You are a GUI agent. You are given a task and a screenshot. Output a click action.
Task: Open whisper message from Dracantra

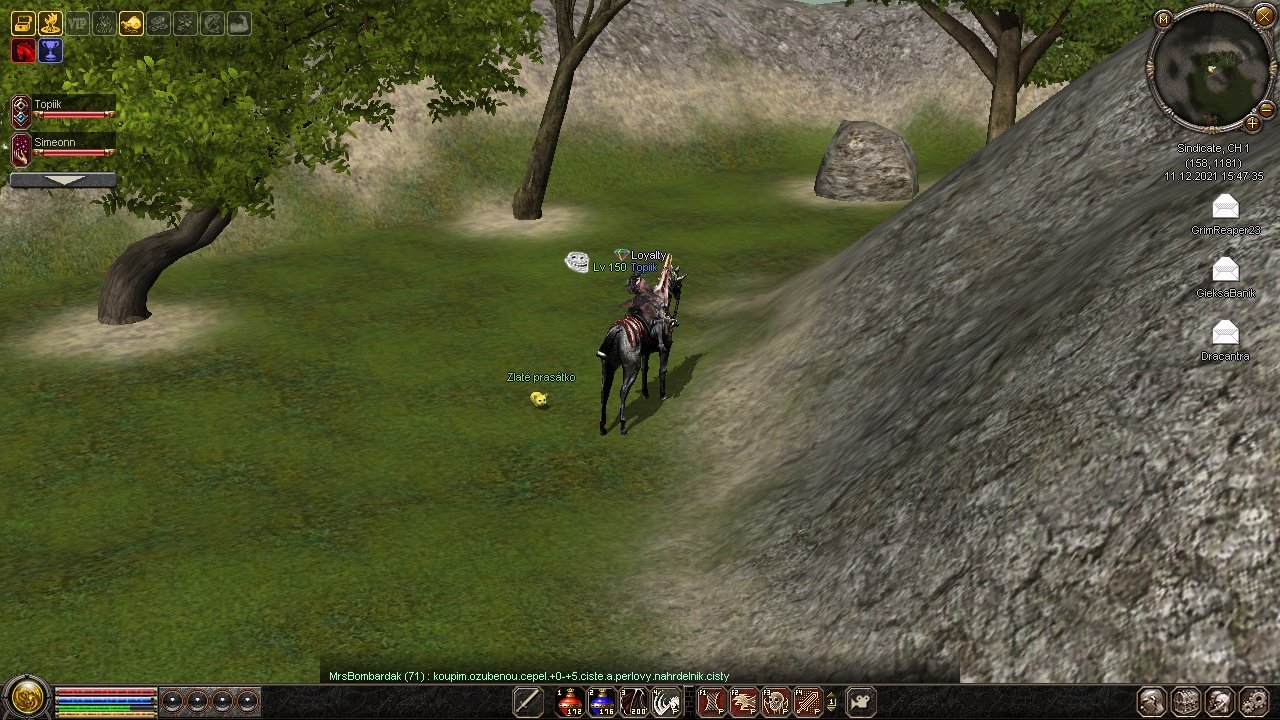point(1225,333)
